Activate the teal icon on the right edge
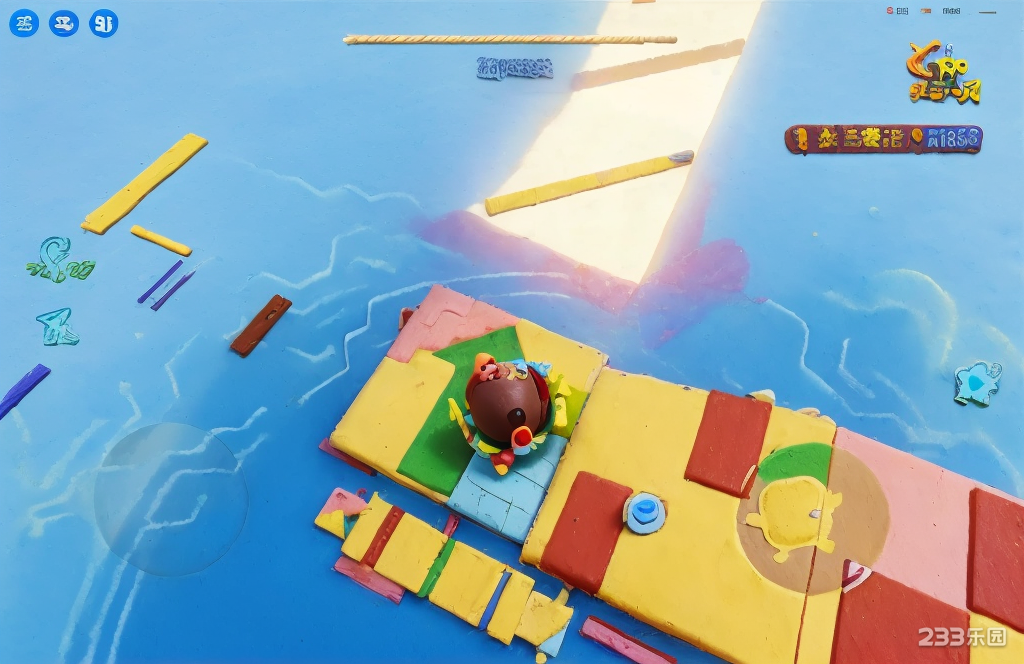 click(975, 383)
